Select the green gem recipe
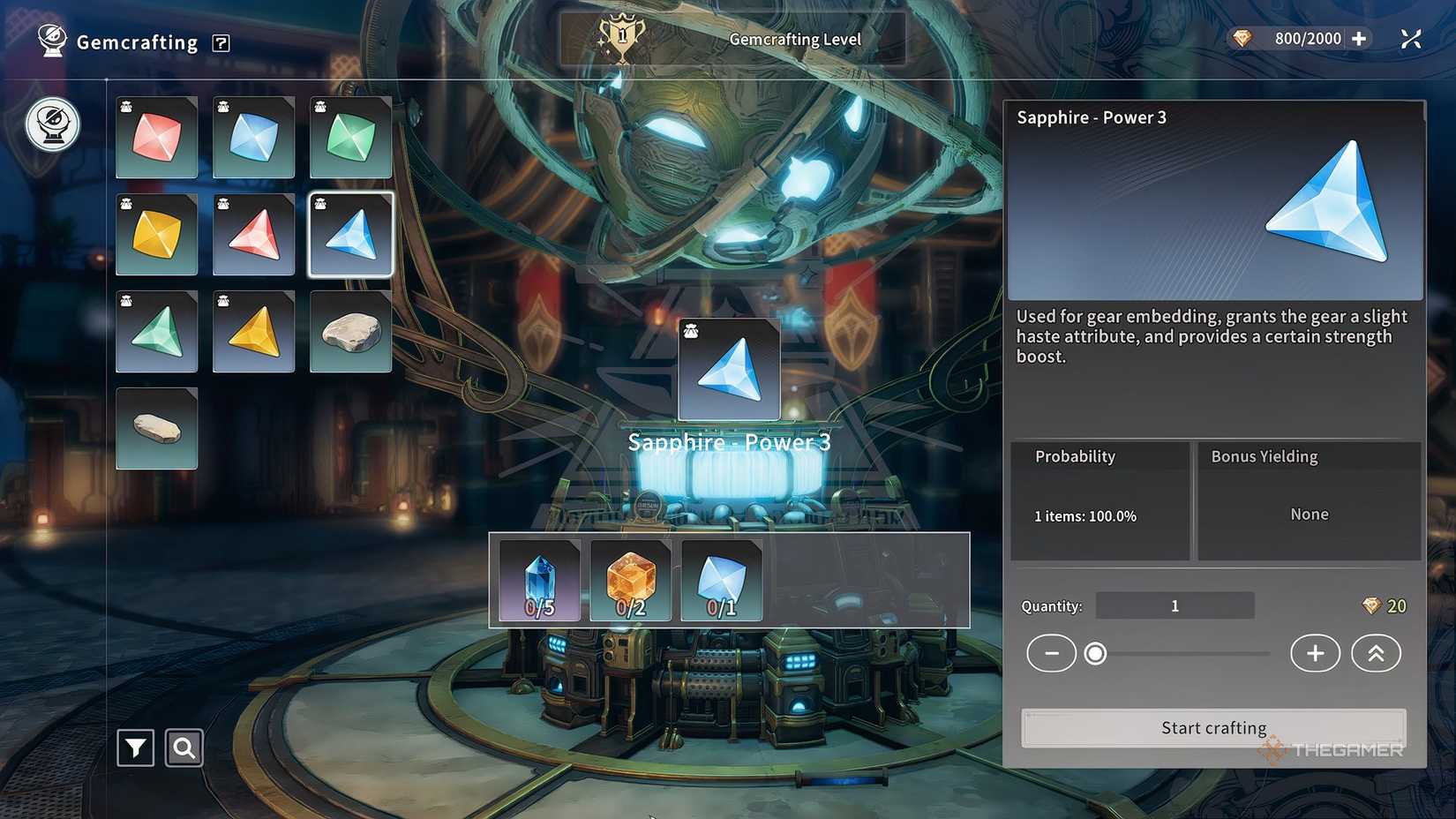 pyautogui.click(x=350, y=137)
